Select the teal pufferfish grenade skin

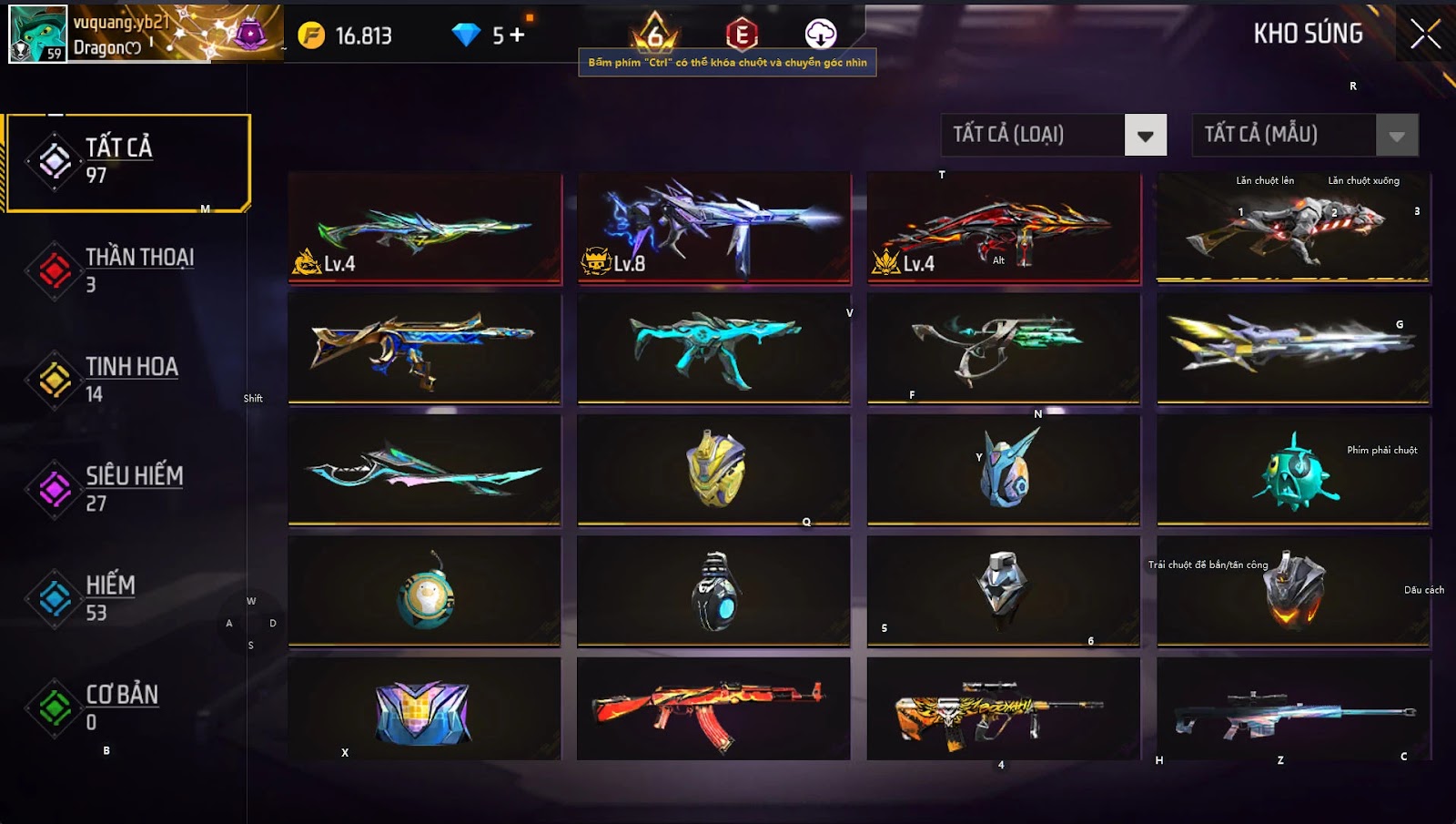(1293, 471)
